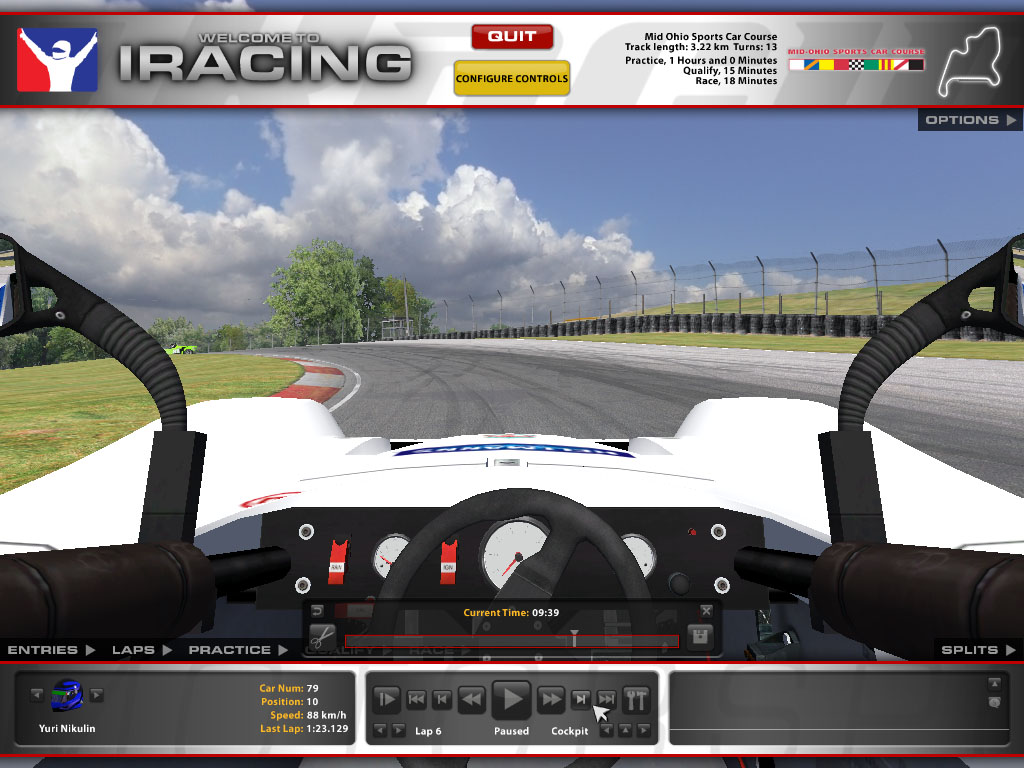
Task: Save the replay with the floppy disk icon
Action: 700,637
